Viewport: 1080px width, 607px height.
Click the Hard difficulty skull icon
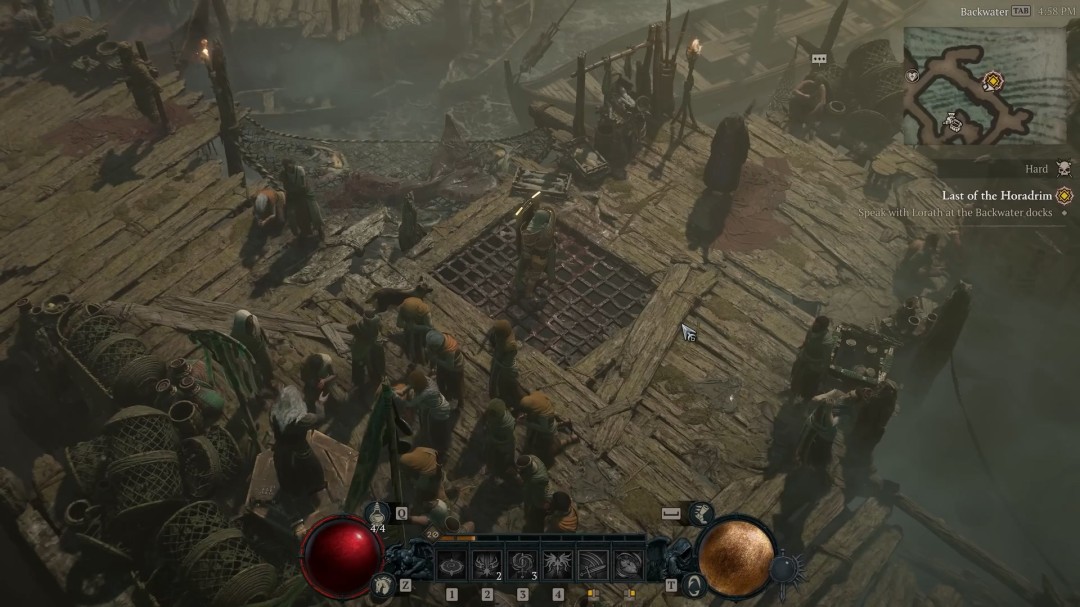coord(1063,169)
